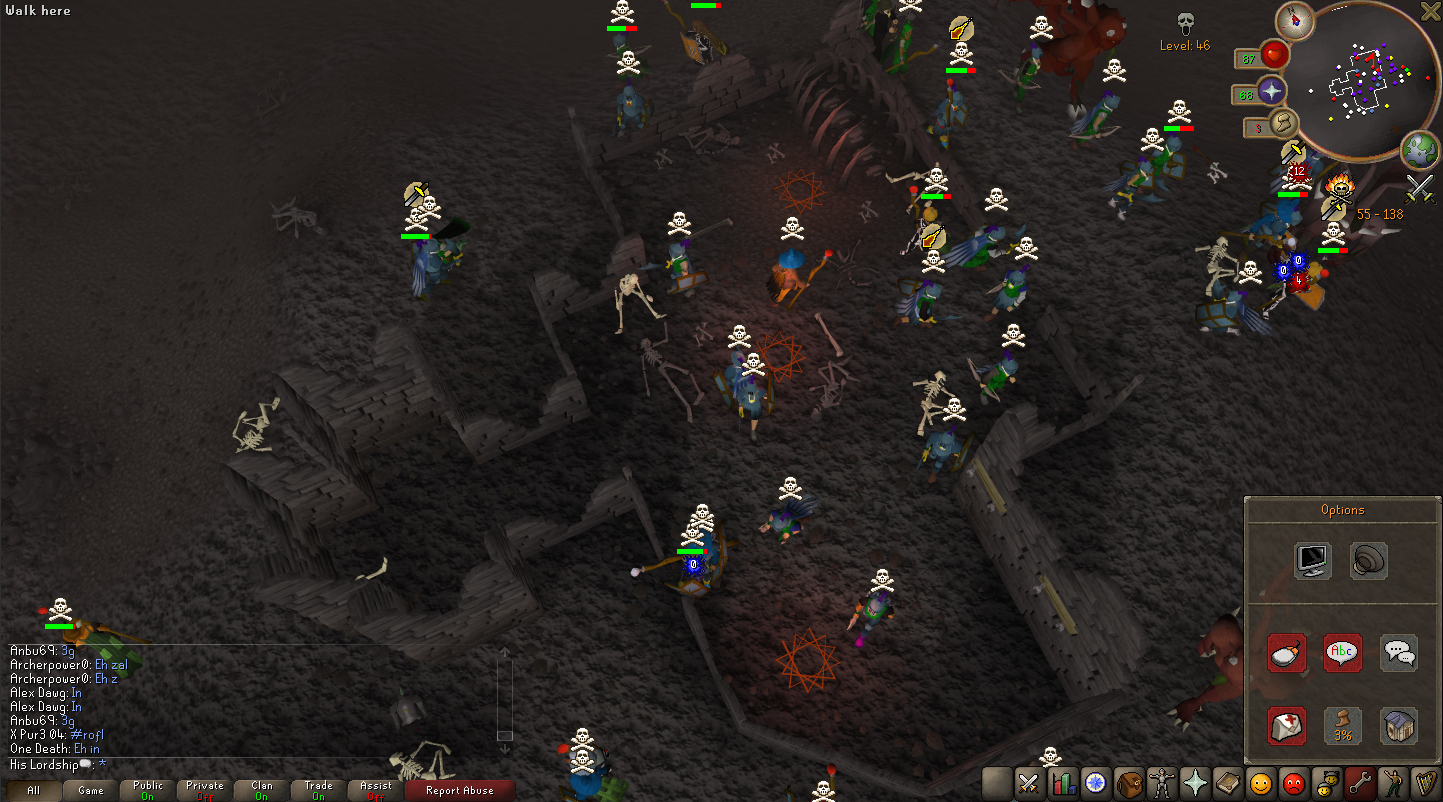The height and width of the screenshot is (802, 1443).
Task: Toggle the Private chat filter
Action: click(205, 790)
